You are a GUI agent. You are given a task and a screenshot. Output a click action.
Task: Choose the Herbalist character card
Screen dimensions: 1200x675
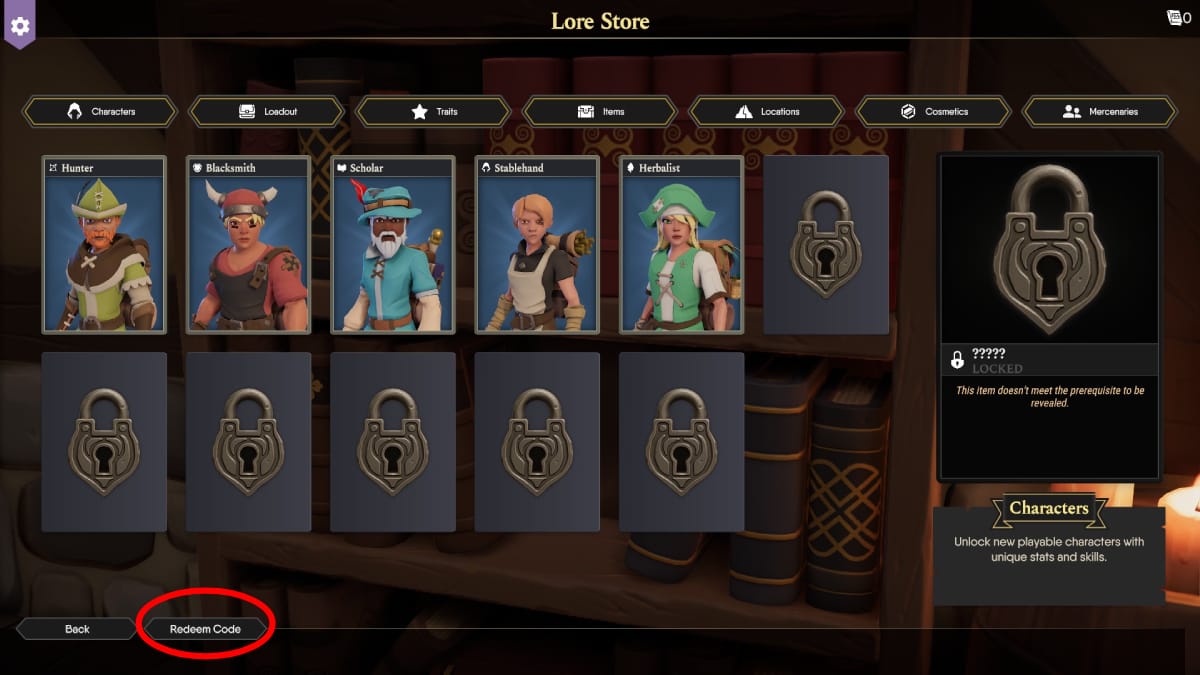681,245
